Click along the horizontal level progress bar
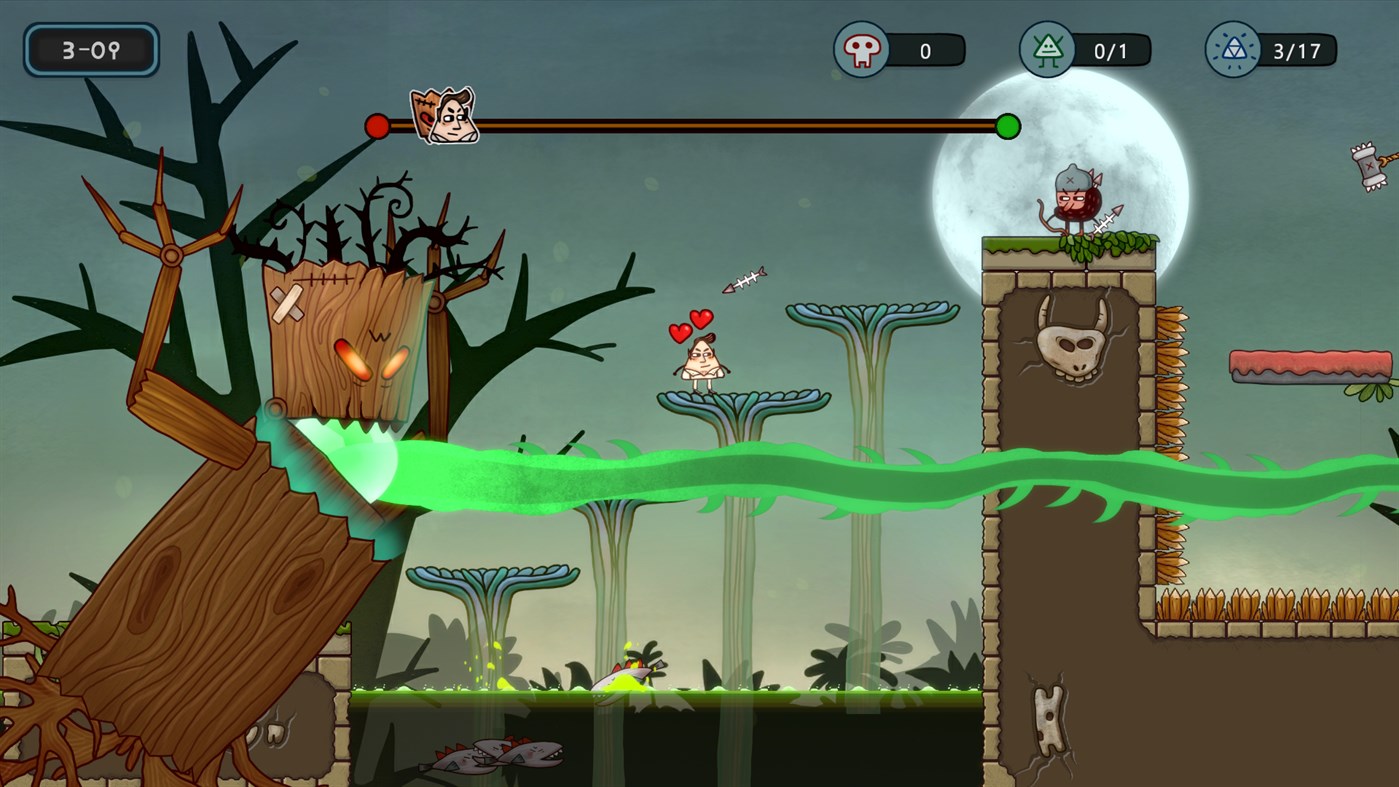The height and width of the screenshot is (787, 1399). click(700, 125)
